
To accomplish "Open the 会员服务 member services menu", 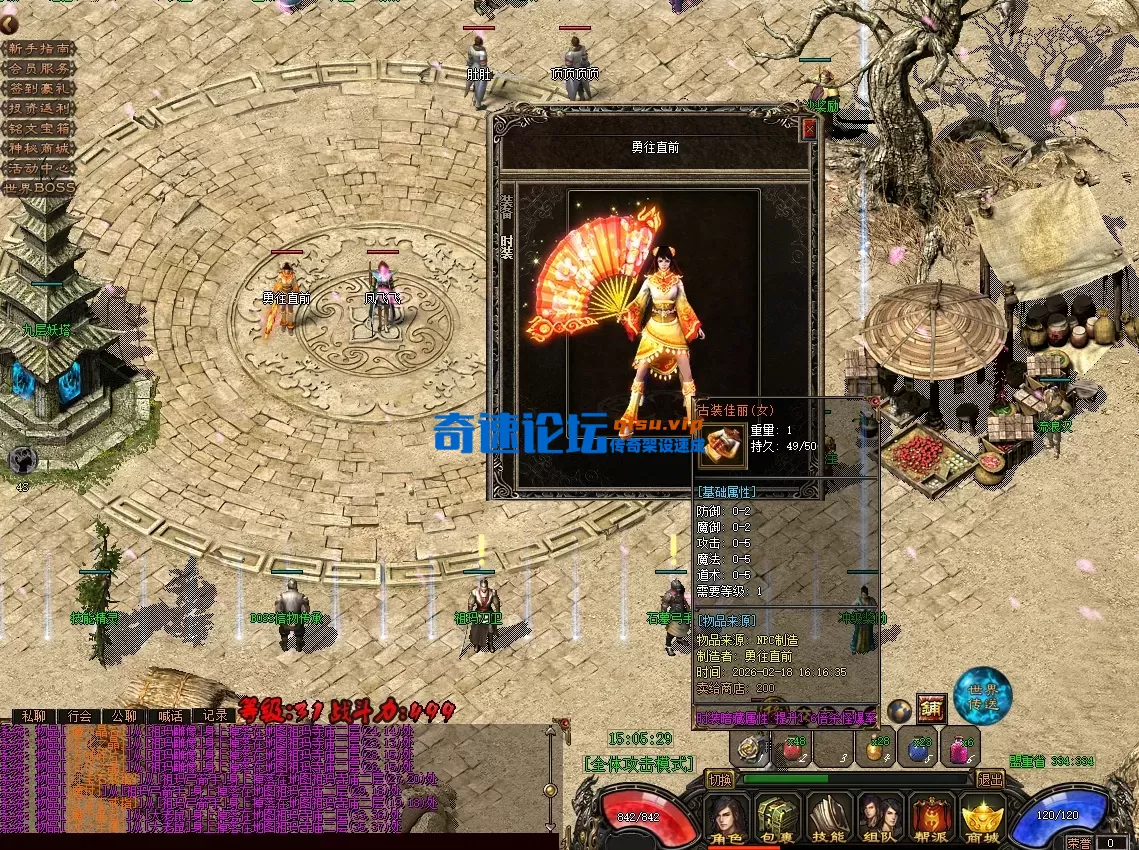I will click(39, 68).
